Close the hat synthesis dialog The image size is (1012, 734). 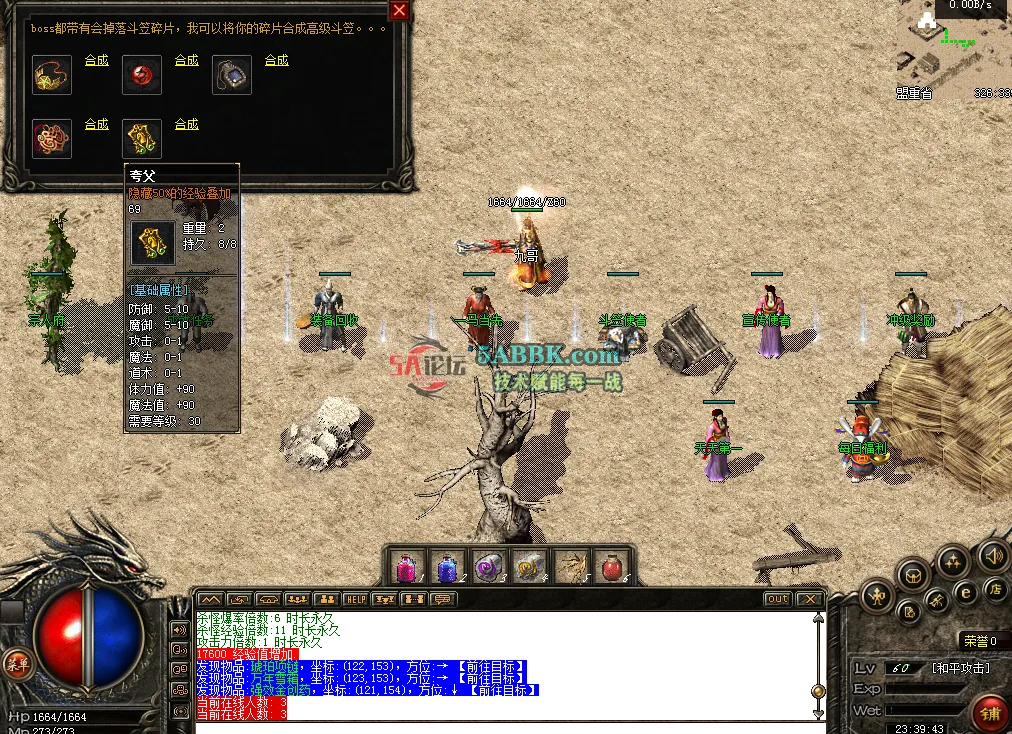pos(399,11)
